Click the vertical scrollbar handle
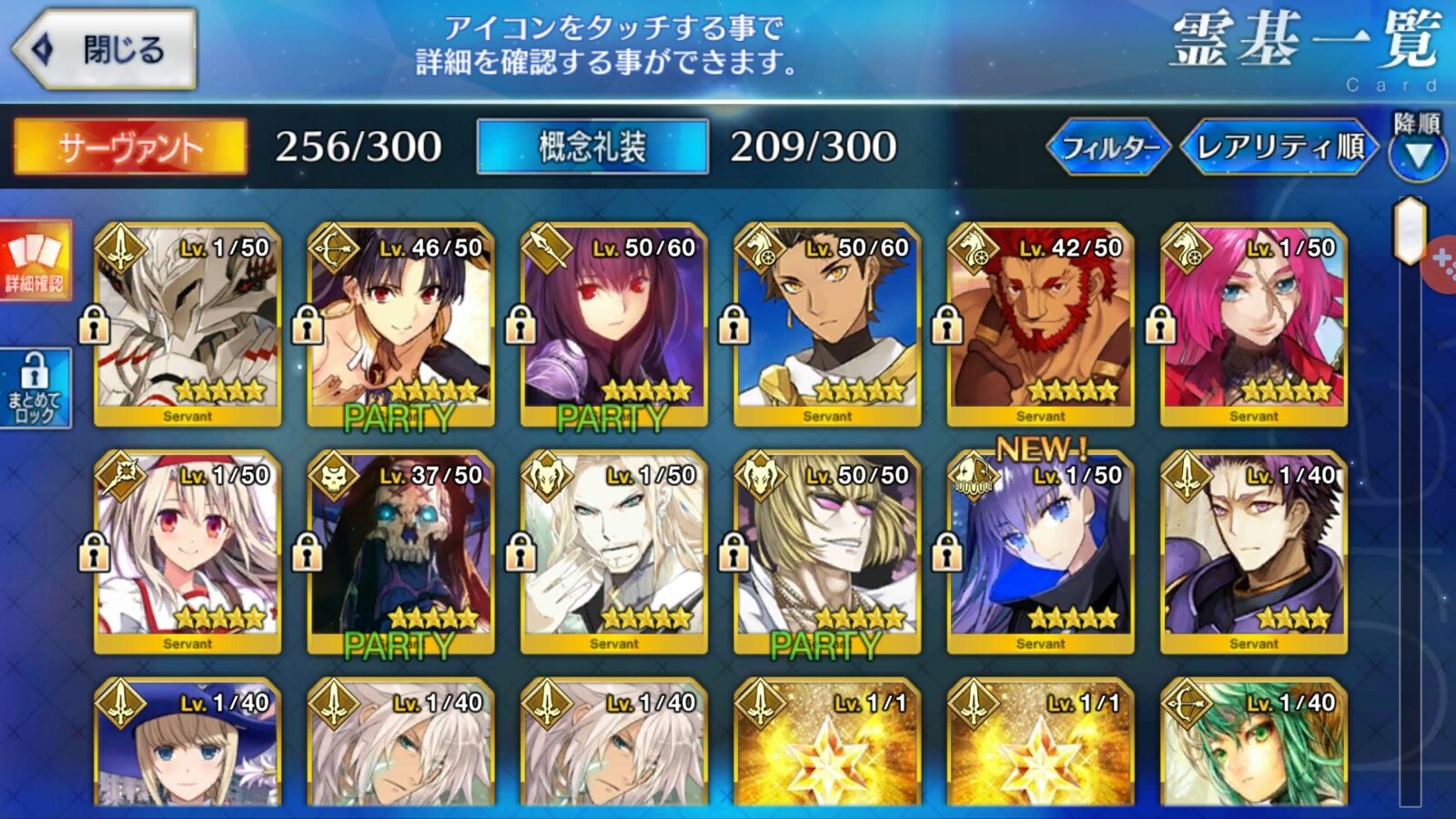1456x819 pixels. [1410, 229]
